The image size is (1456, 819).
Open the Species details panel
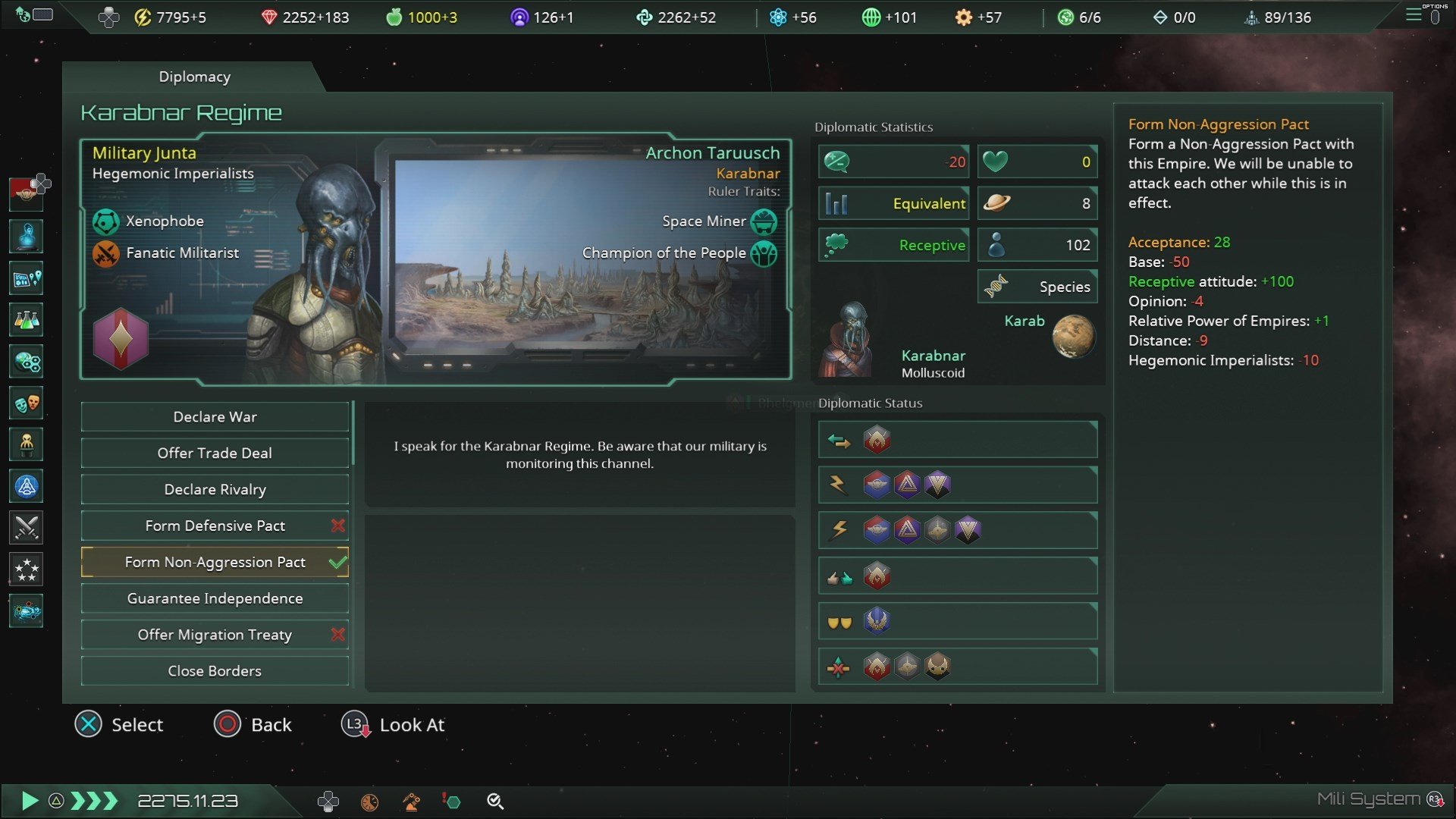(1036, 287)
